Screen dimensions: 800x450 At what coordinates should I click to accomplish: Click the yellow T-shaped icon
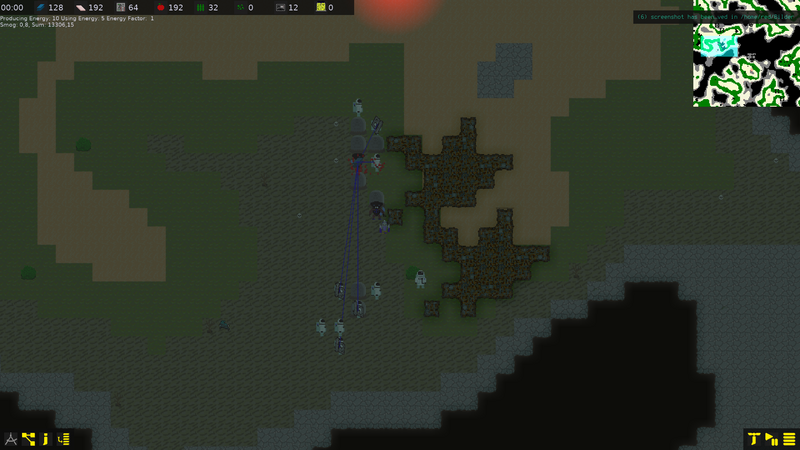[x=754, y=438]
